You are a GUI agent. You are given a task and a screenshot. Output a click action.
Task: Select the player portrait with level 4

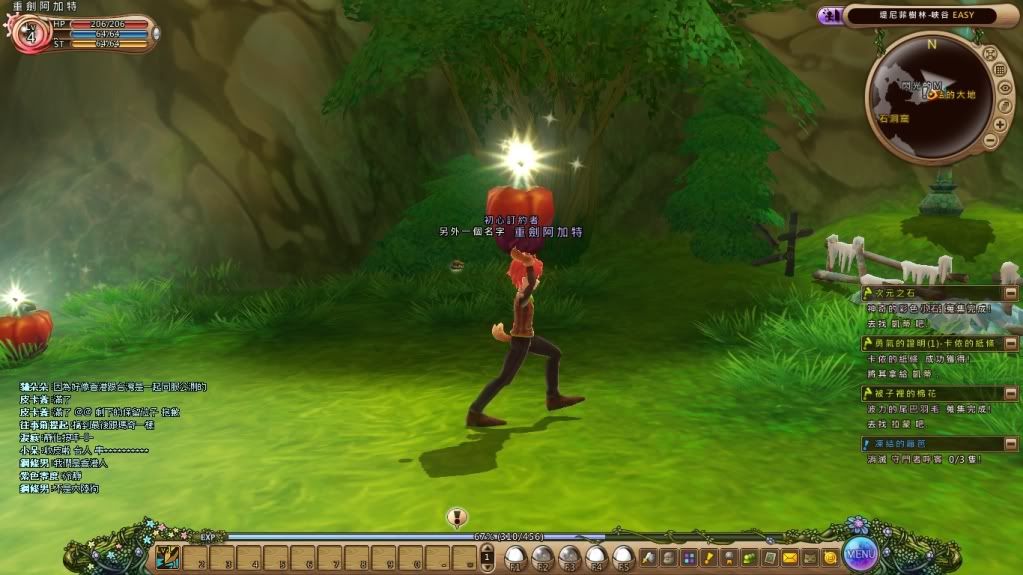click(x=28, y=33)
